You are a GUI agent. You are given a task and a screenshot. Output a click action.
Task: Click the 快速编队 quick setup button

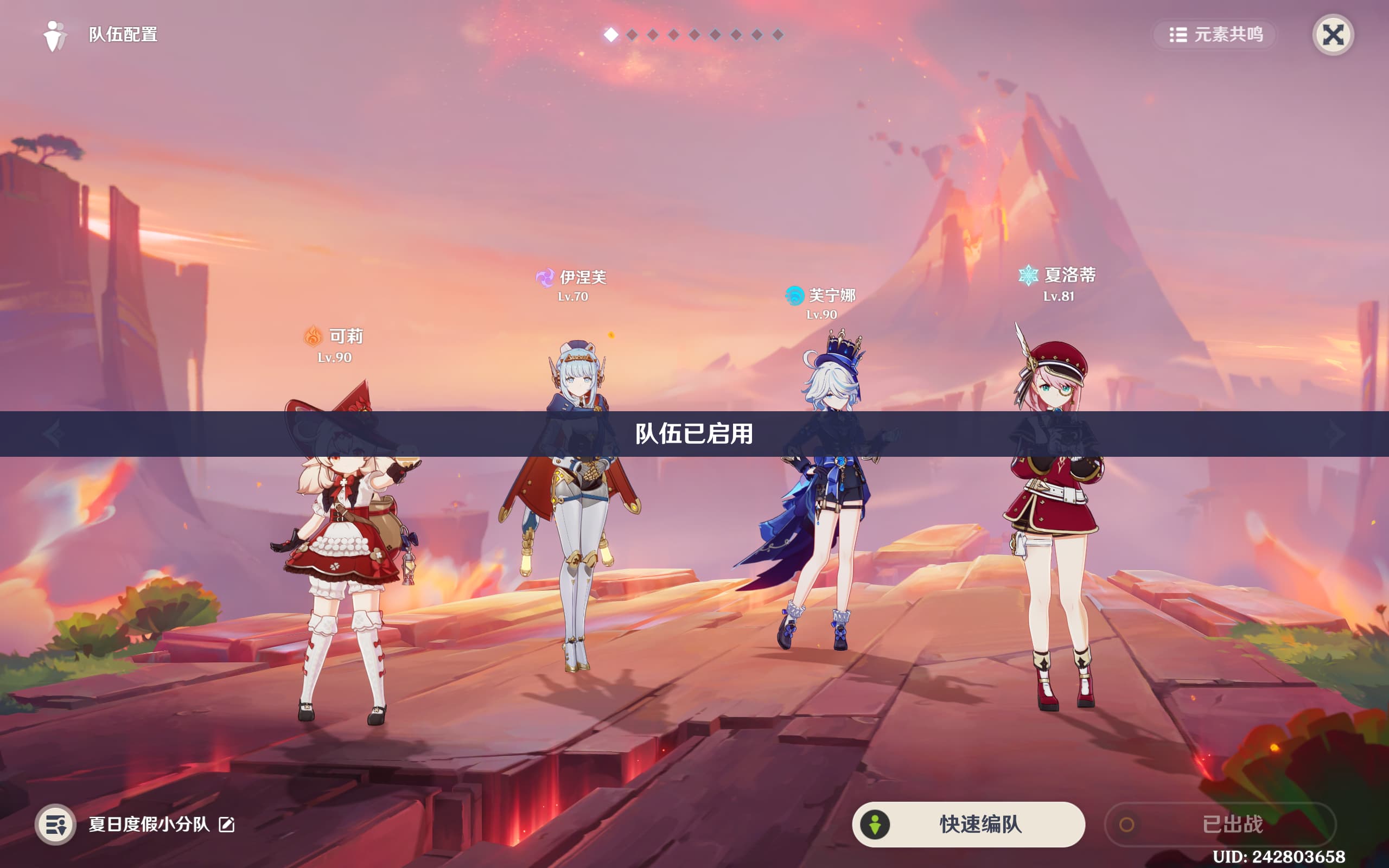point(968,824)
